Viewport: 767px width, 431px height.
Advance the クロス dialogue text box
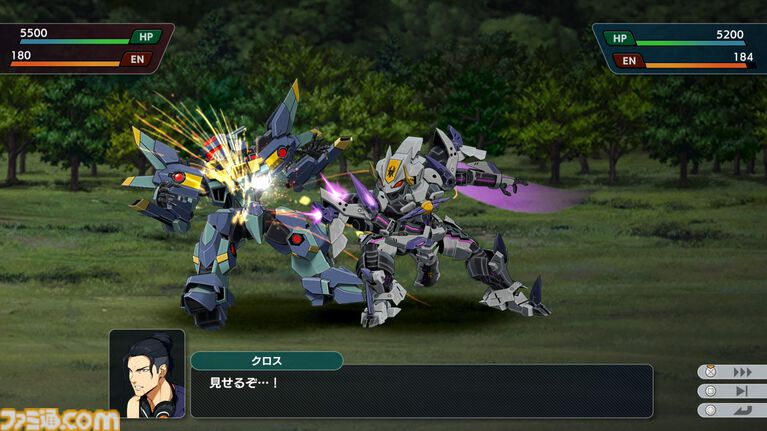tap(420, 390)
